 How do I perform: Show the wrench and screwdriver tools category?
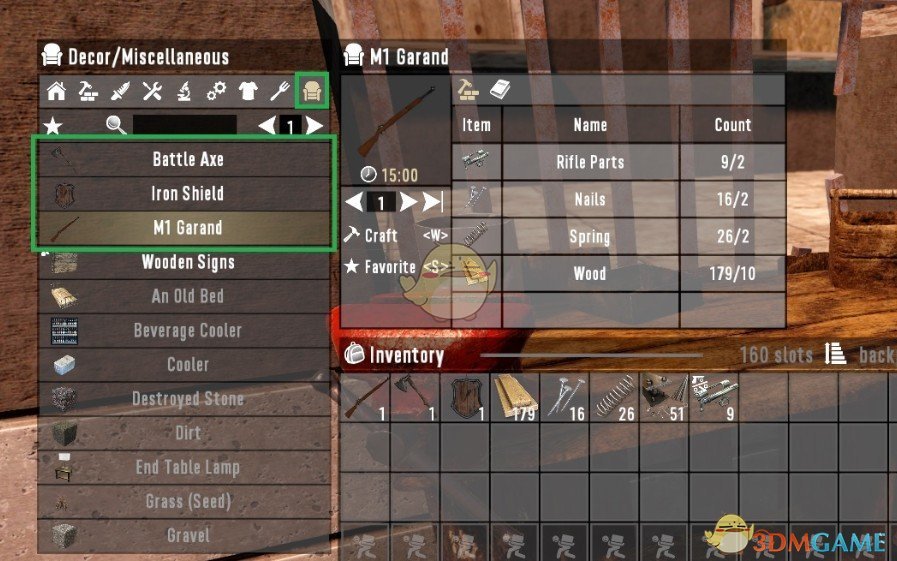coord(152,92)
